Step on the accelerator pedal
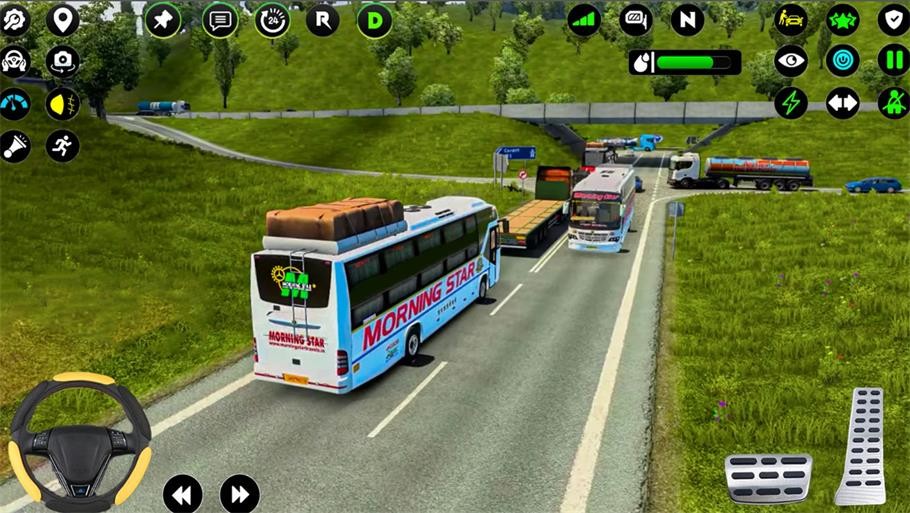The width and height of the screenshot is (910, 513). tap(861, 446)
